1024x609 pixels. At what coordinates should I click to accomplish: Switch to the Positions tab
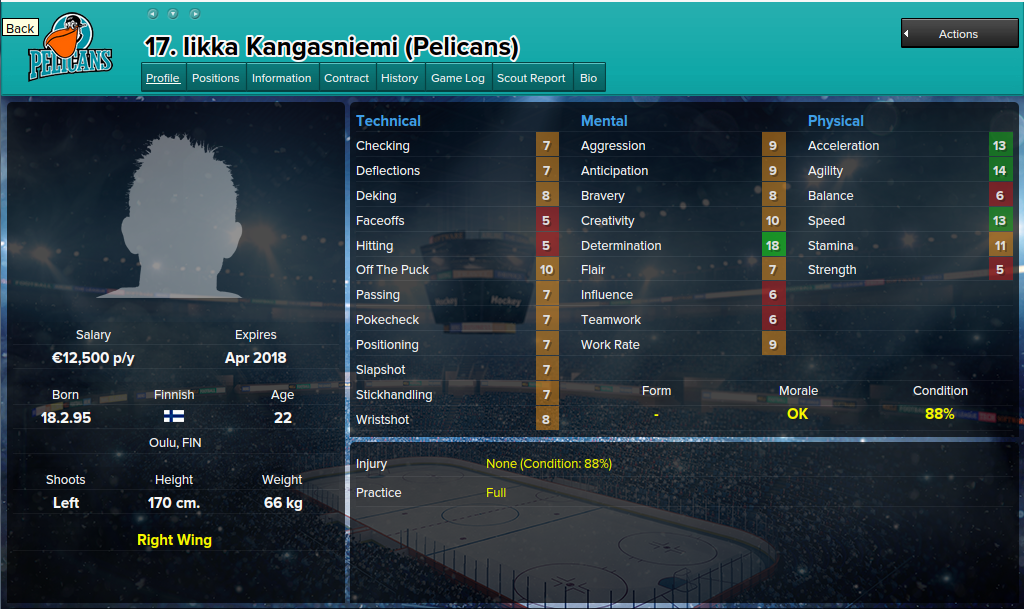pyautogui.click(x=216, y=78)
